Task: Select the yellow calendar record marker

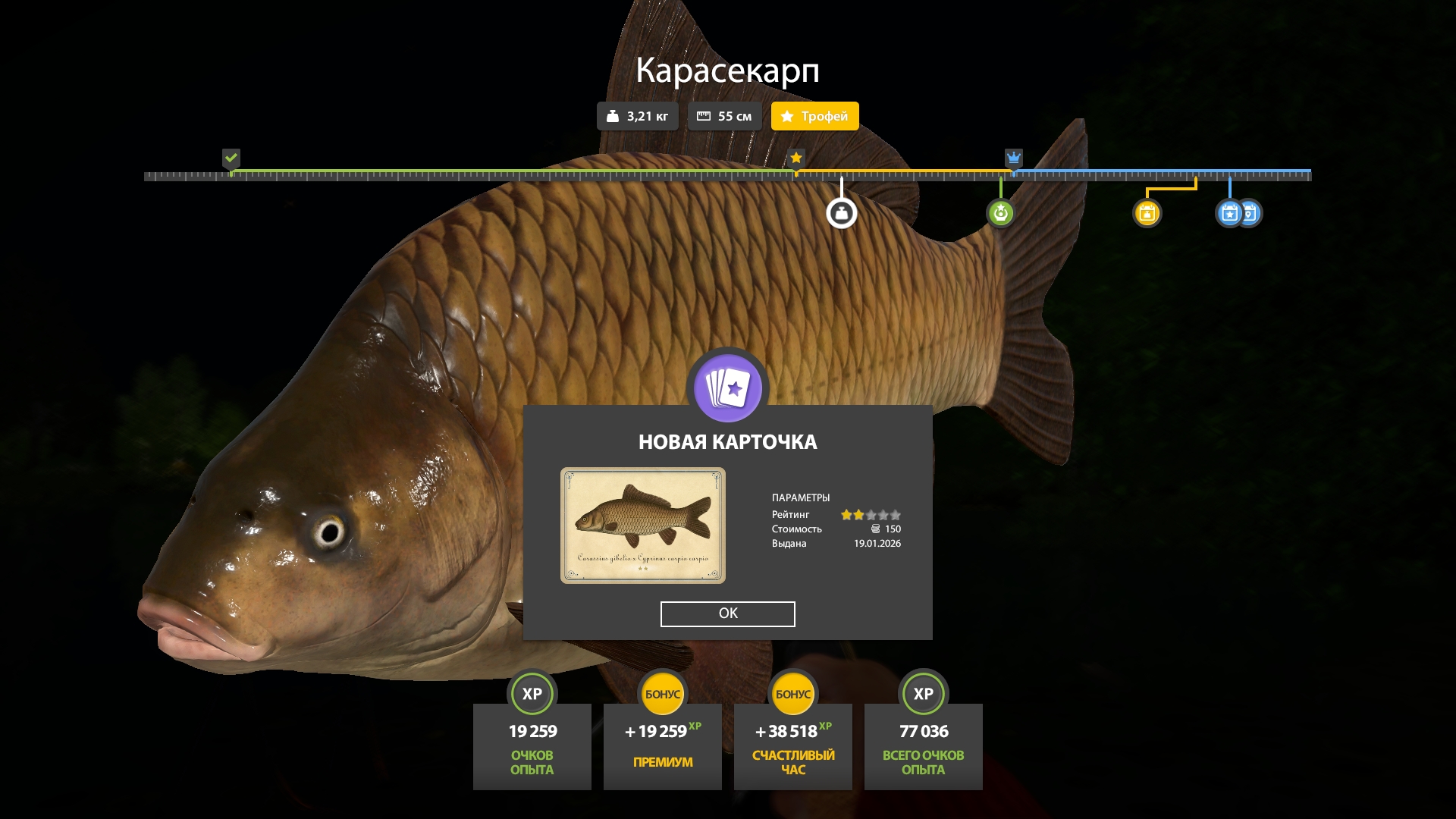Action: pos(1147,213)
